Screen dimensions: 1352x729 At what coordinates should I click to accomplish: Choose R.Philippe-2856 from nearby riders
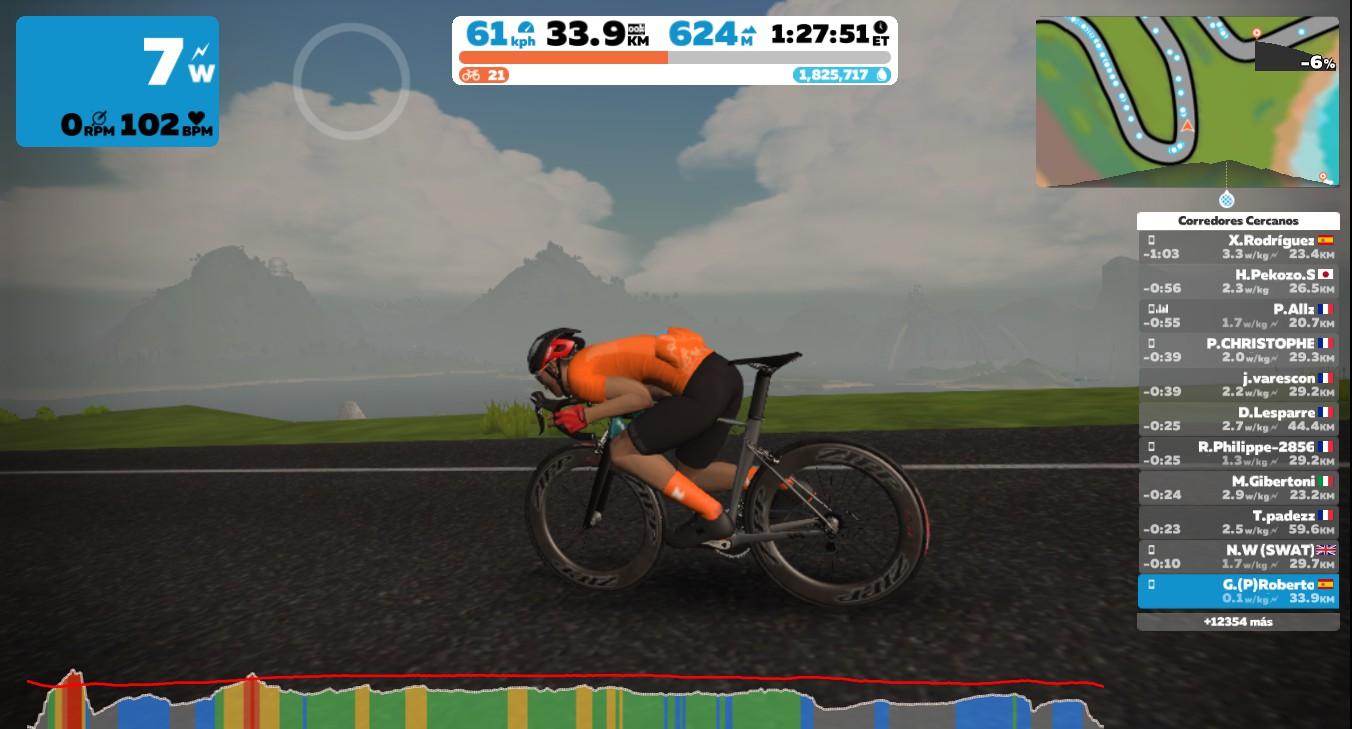(1238, 454)
